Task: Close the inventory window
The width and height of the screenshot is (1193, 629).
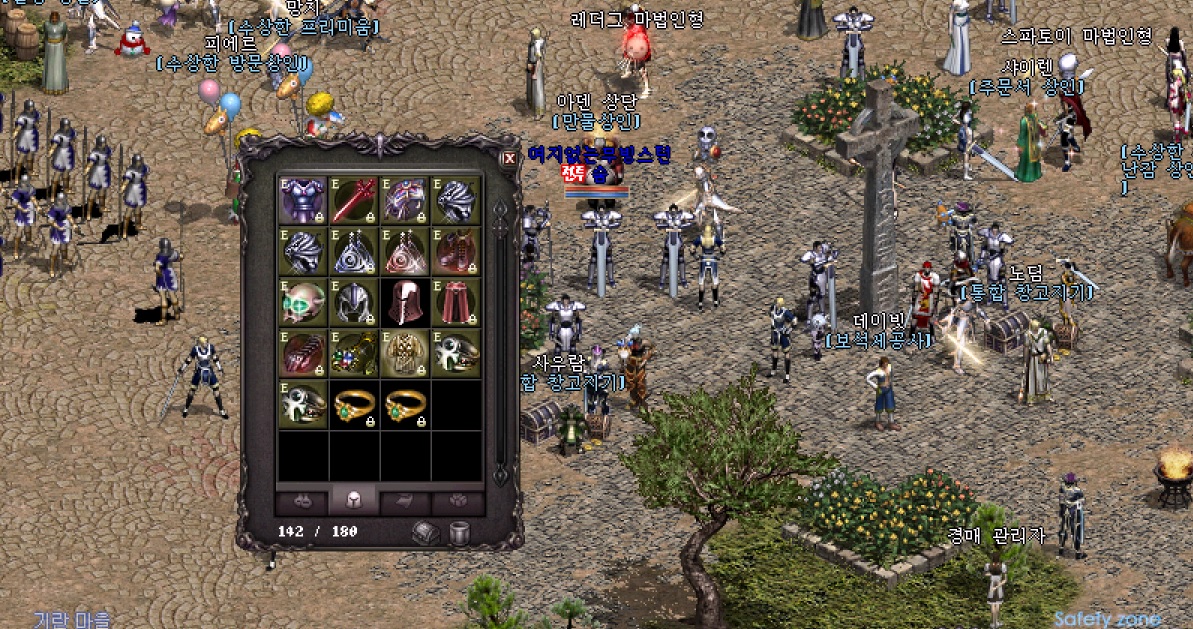Action: [508, 157]
